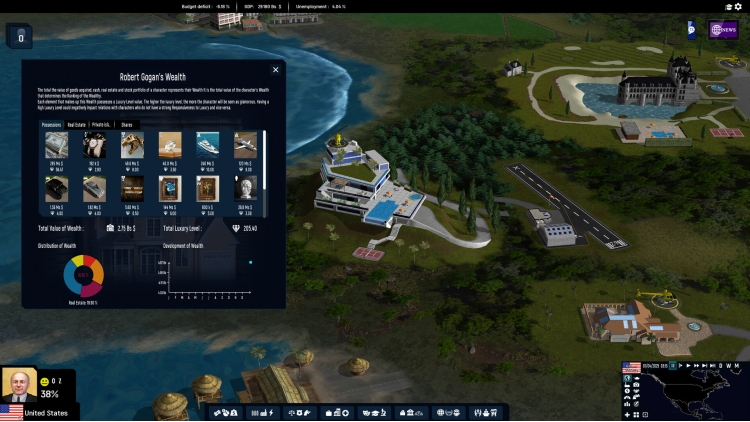
Task: Open the Private Islands tab
Action: pyautogui.click(x=101, y=125)
